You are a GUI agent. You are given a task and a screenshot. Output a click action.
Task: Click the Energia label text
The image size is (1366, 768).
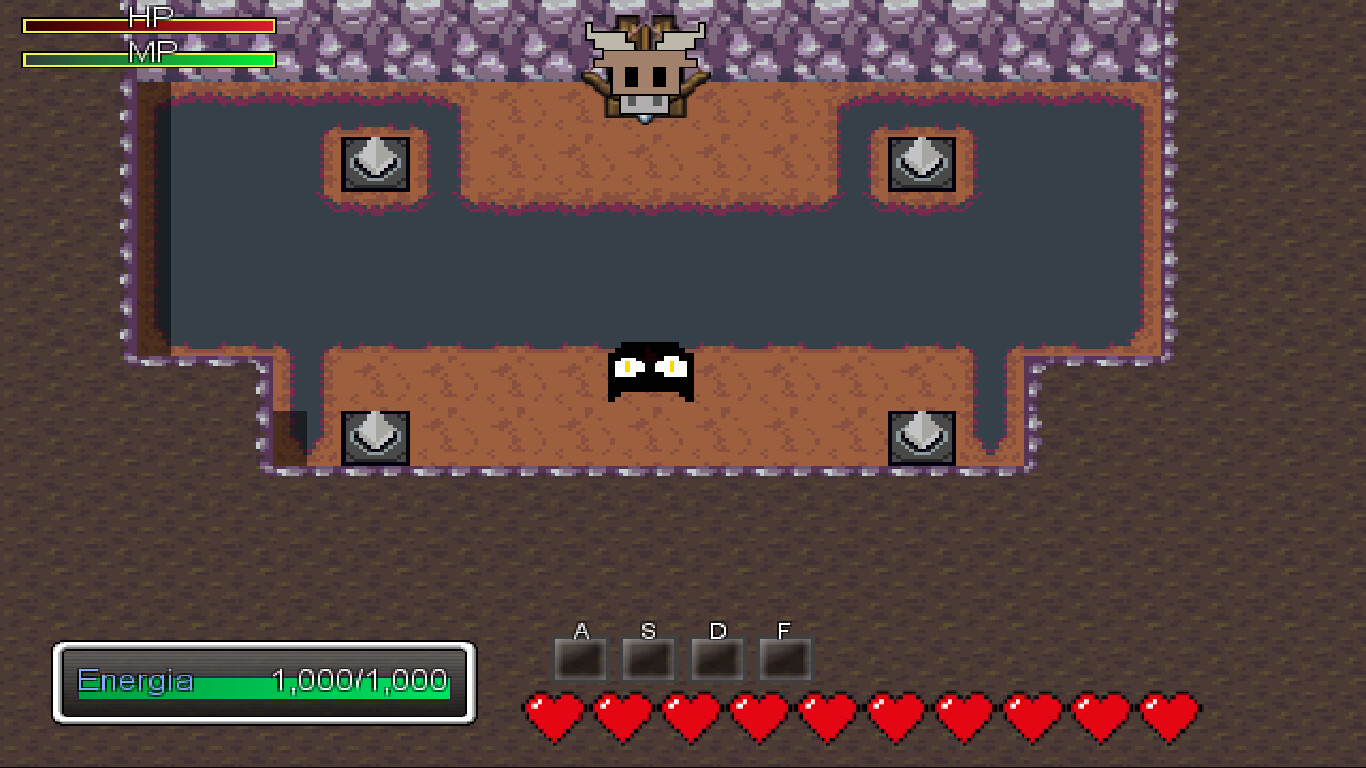[x=135, y=681]
